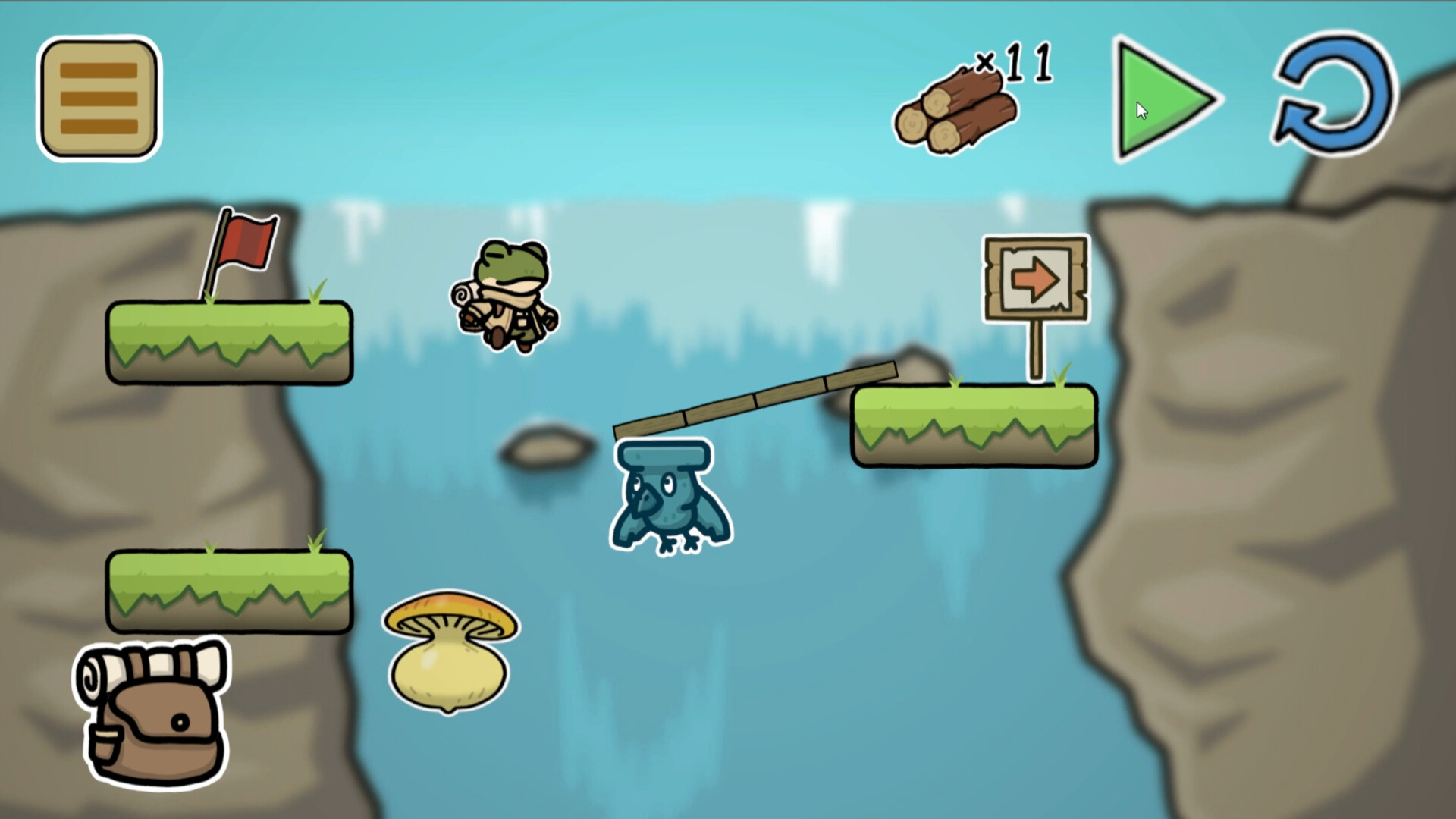1456x819 pixels.
Task: Open the hamburger menu panel
Action: 98,99
